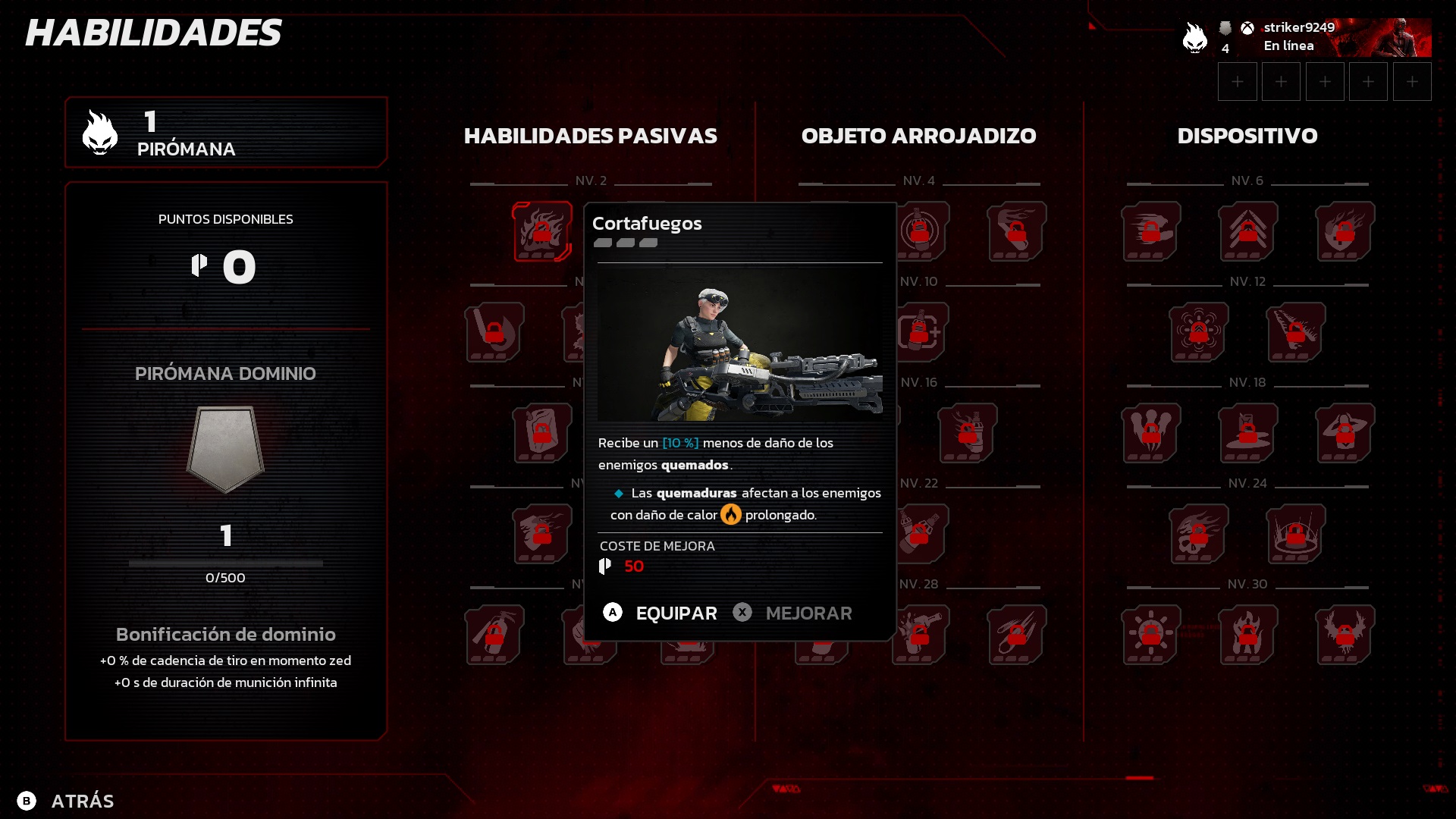Choose the locked flaming shield device skill
Viewport: 1456px width, 819px height.
click(1345, 231)
